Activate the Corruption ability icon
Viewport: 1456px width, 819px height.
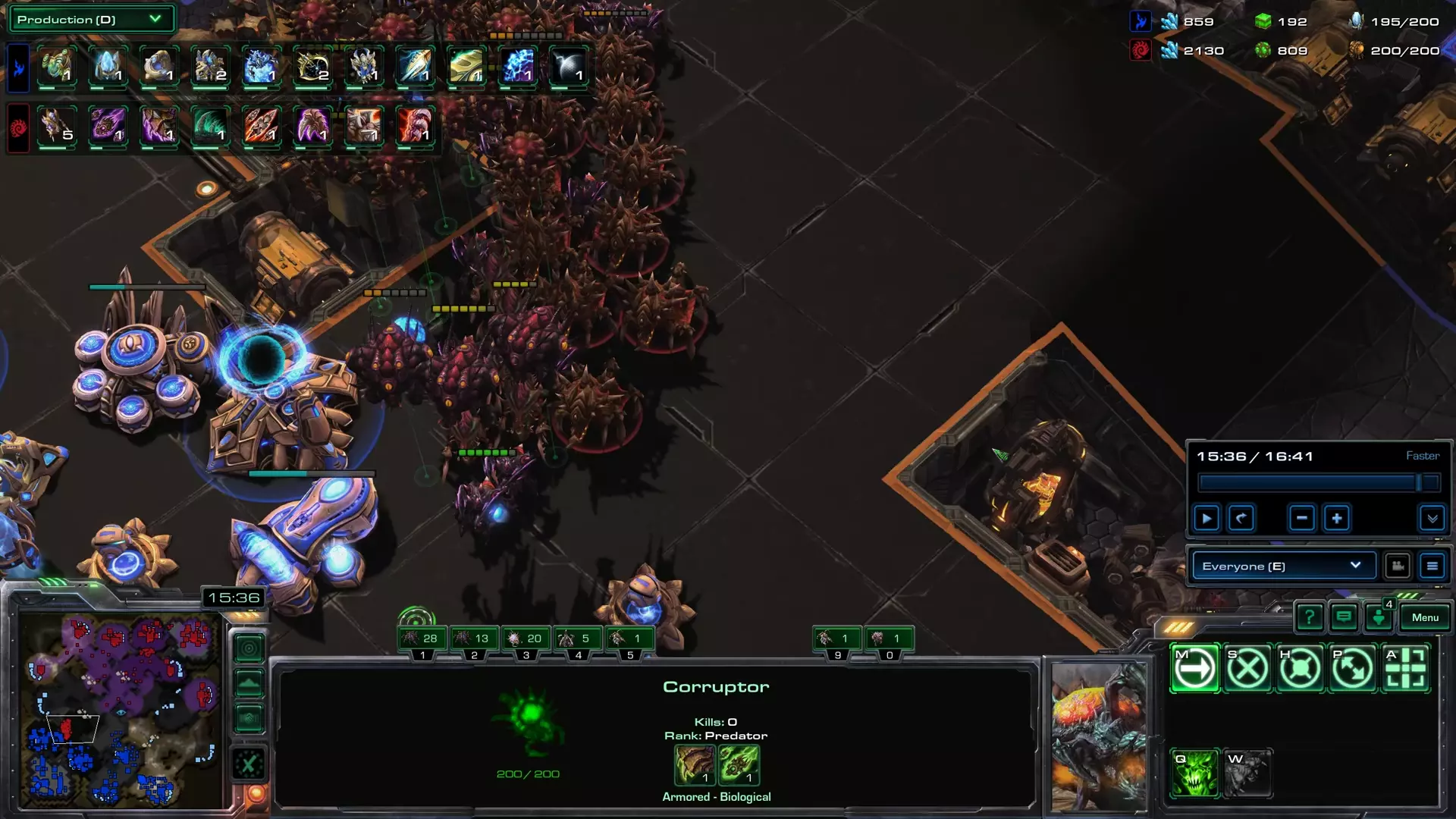(x=1194, y=775)
